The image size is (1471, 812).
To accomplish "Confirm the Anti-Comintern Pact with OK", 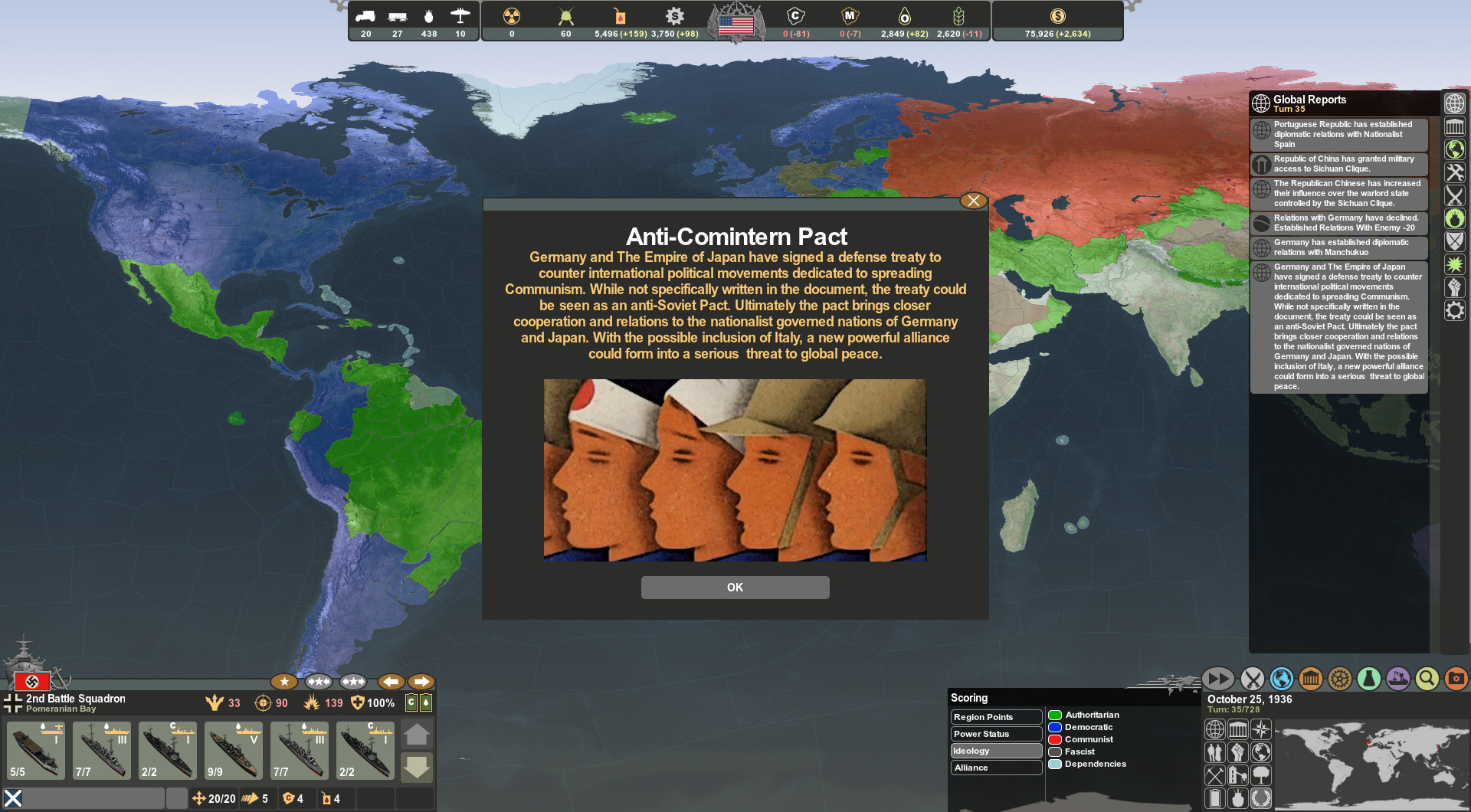I will (735, 588).
